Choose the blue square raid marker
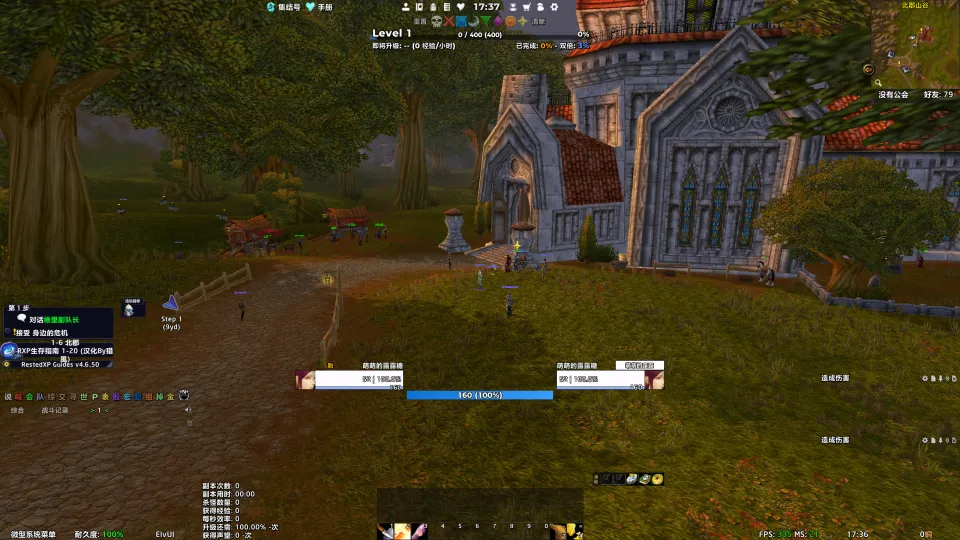This screenshot has width=960, height=540. coord(462,20)
